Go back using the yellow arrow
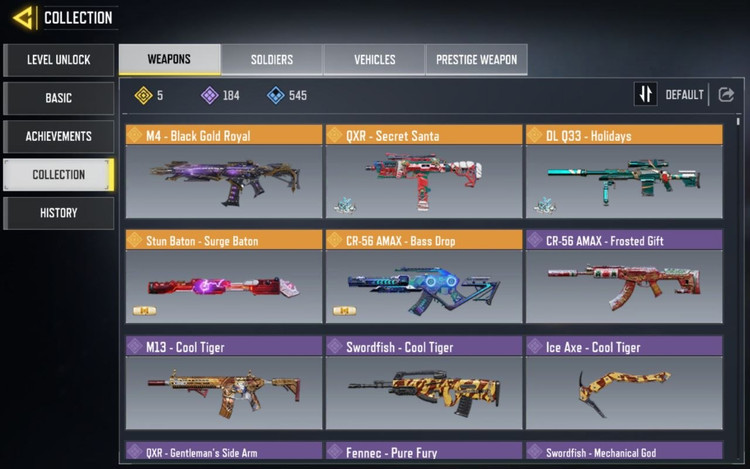 point(22,18)
